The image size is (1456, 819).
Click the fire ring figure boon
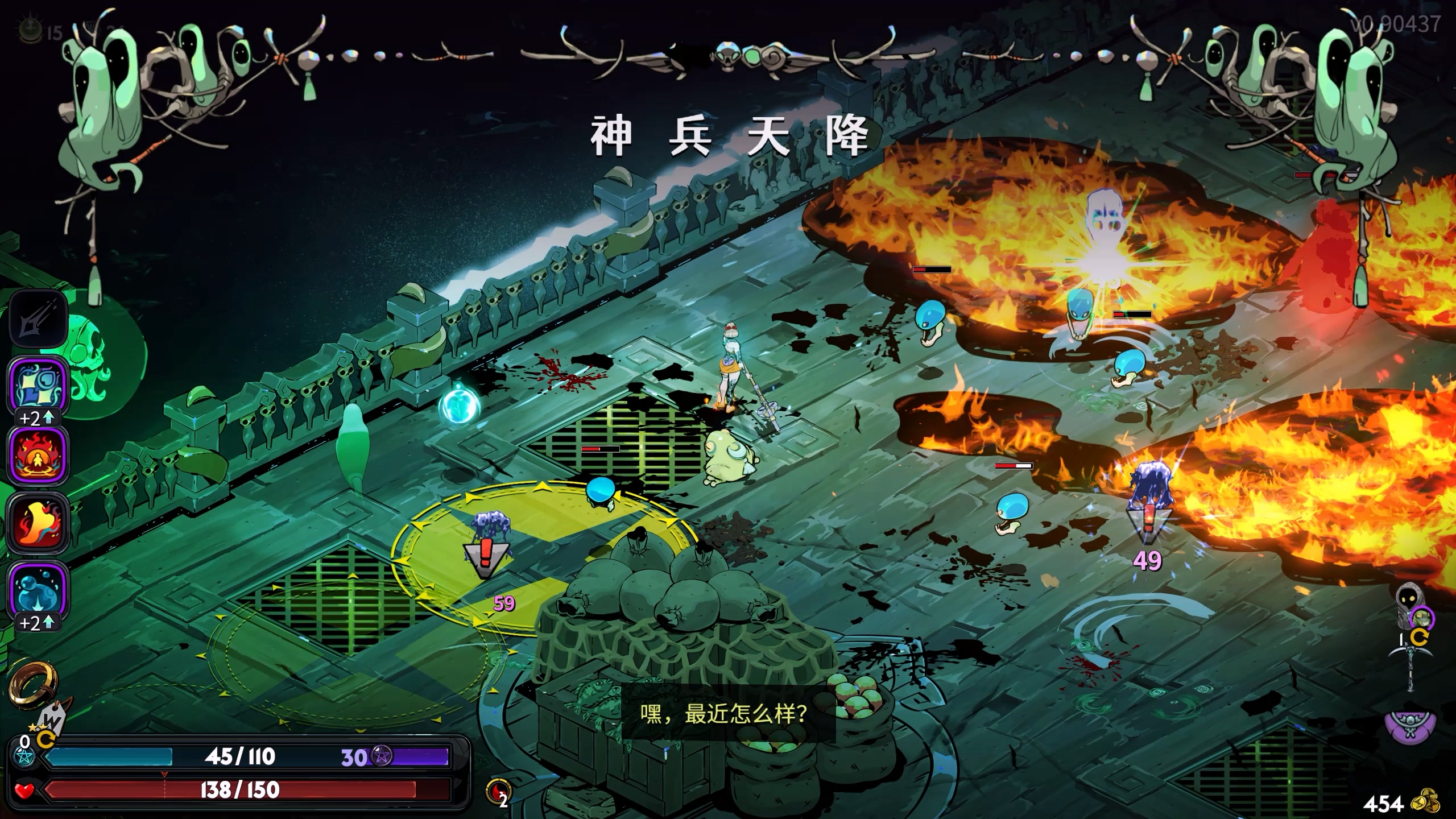[38, 455]
